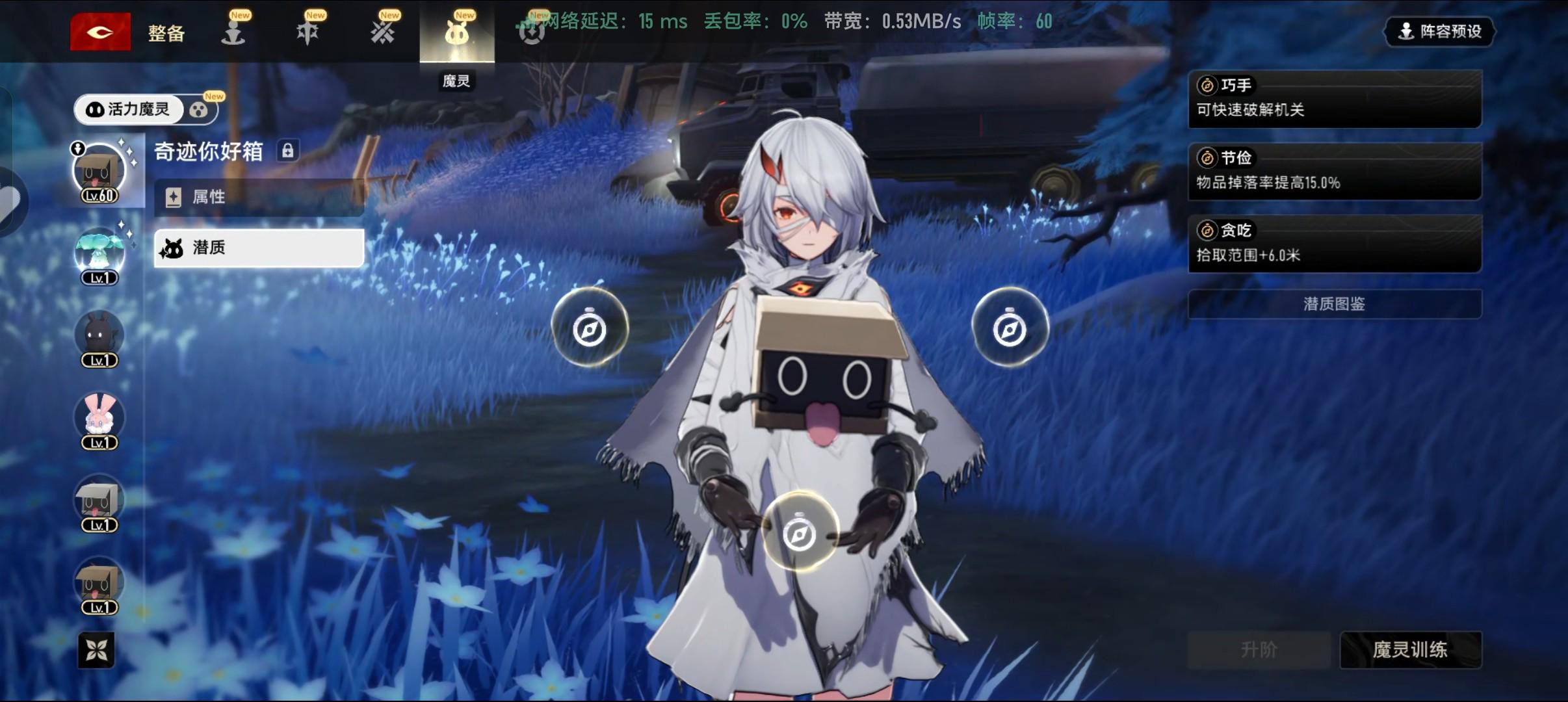This screenshot has width=1568, height=702.
Task: Click the flower icon below the pet list
Action: [x=96, y=649]
